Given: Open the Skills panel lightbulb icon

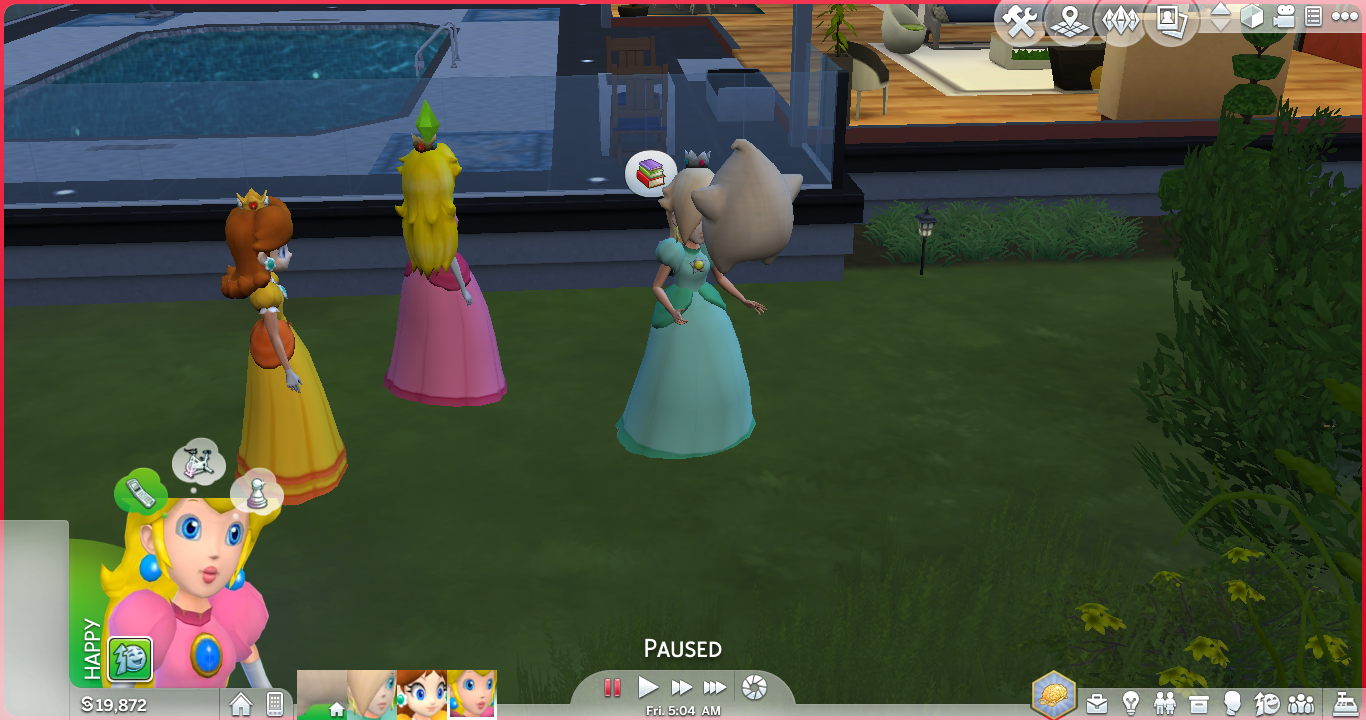Looking at the screenshot, I should coord(1131,703).
